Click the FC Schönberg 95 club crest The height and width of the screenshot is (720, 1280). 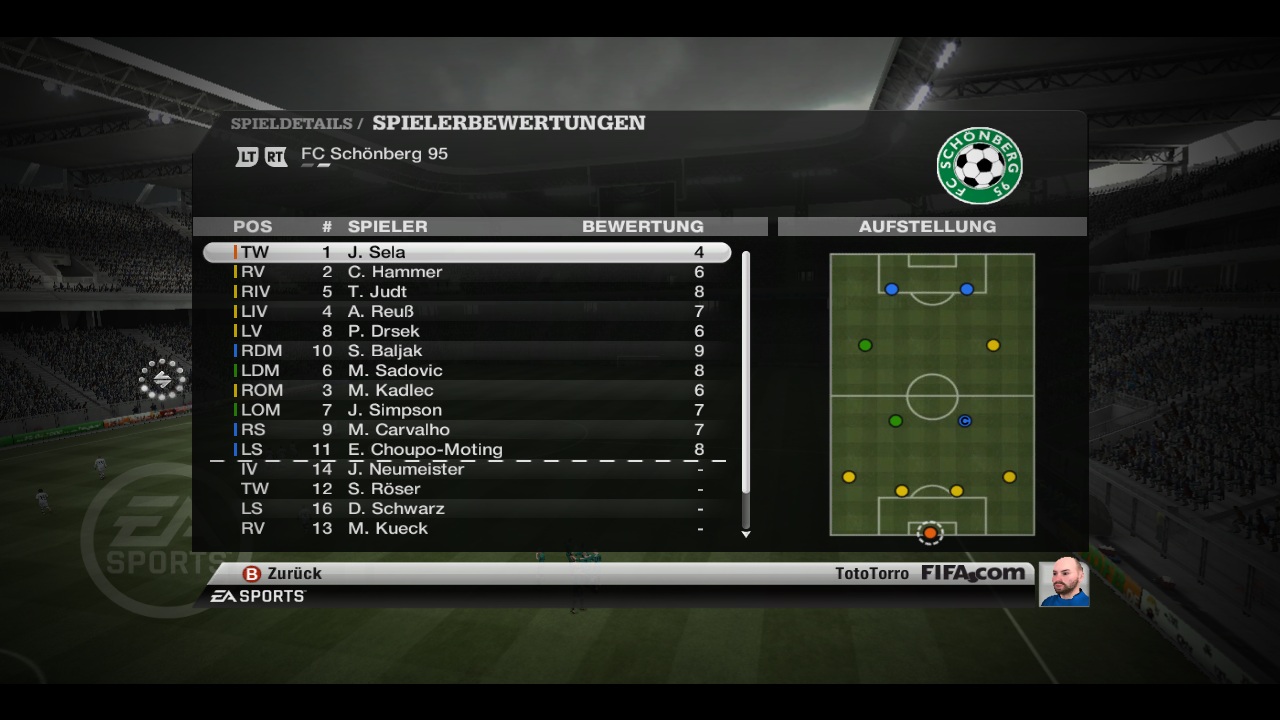tap(979, 166)
